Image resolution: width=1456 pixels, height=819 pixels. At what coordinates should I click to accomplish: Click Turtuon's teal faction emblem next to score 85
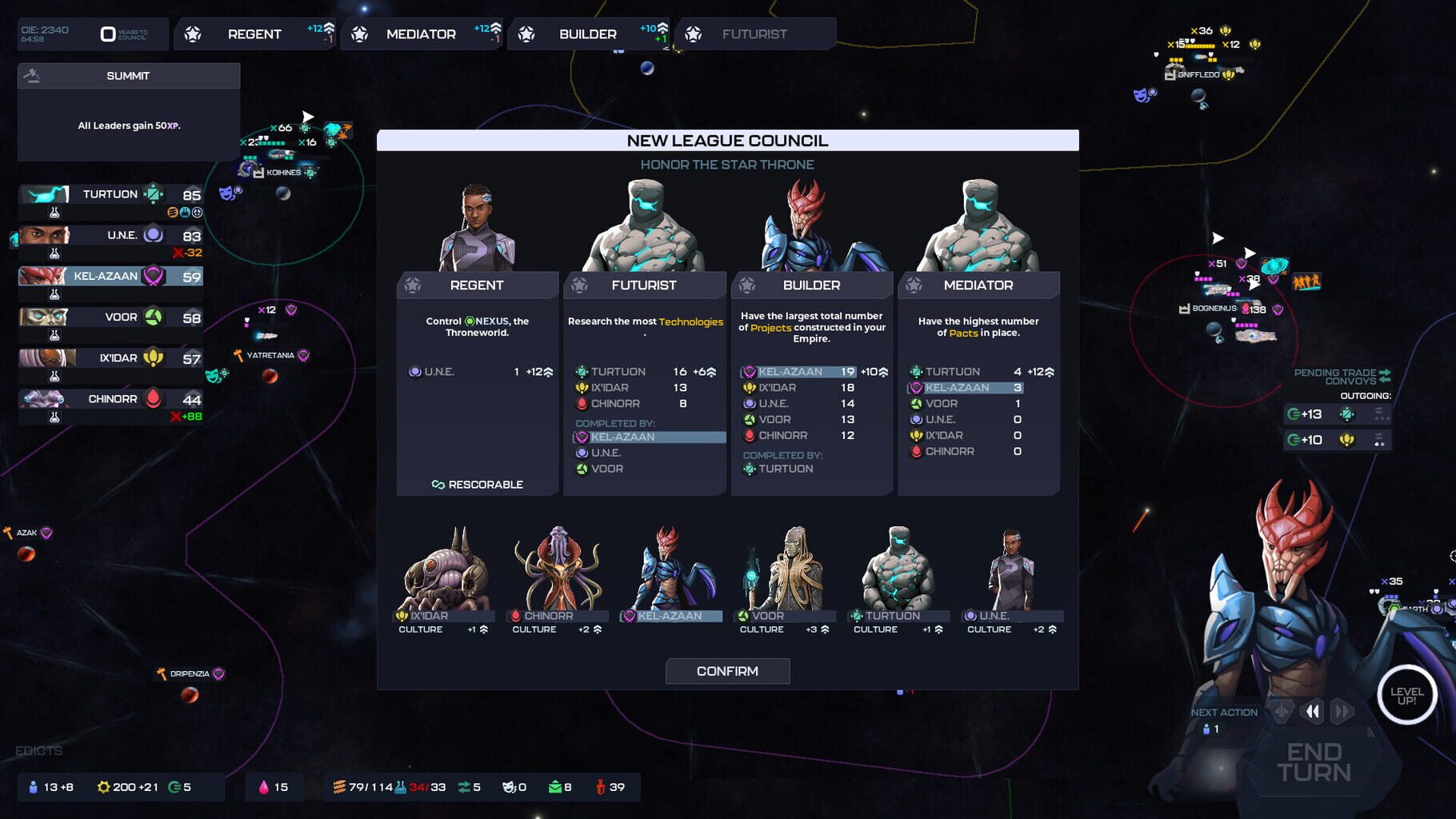(x=152, y=194)
